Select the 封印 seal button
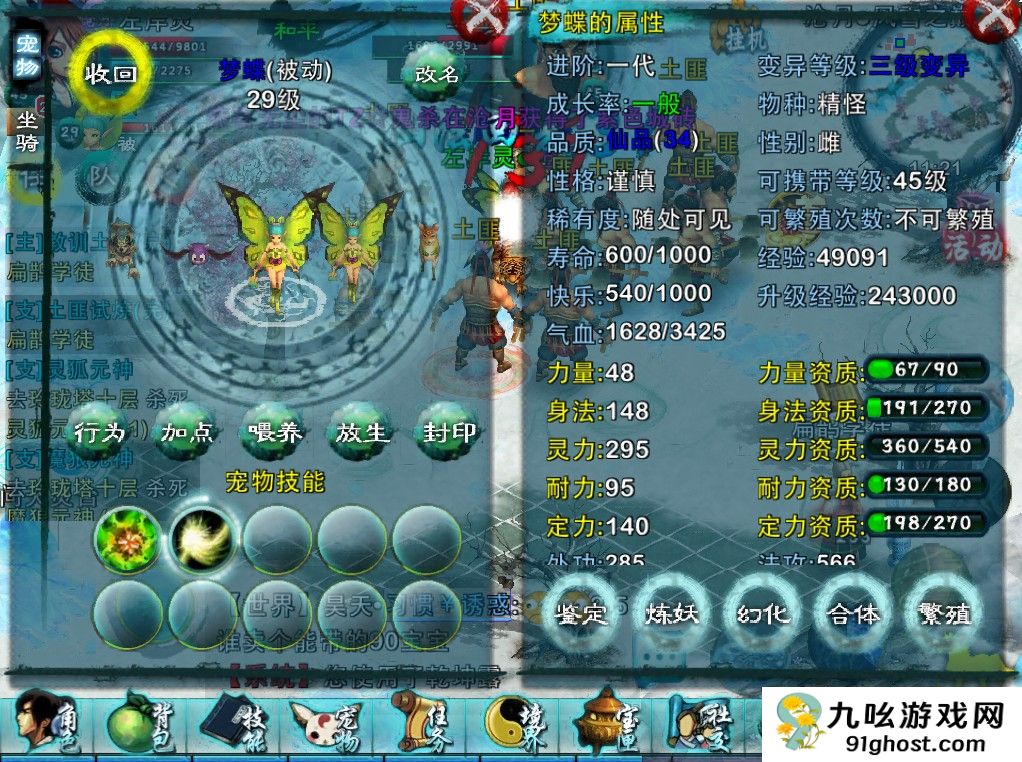1022x762 pixels. point(448,432)
